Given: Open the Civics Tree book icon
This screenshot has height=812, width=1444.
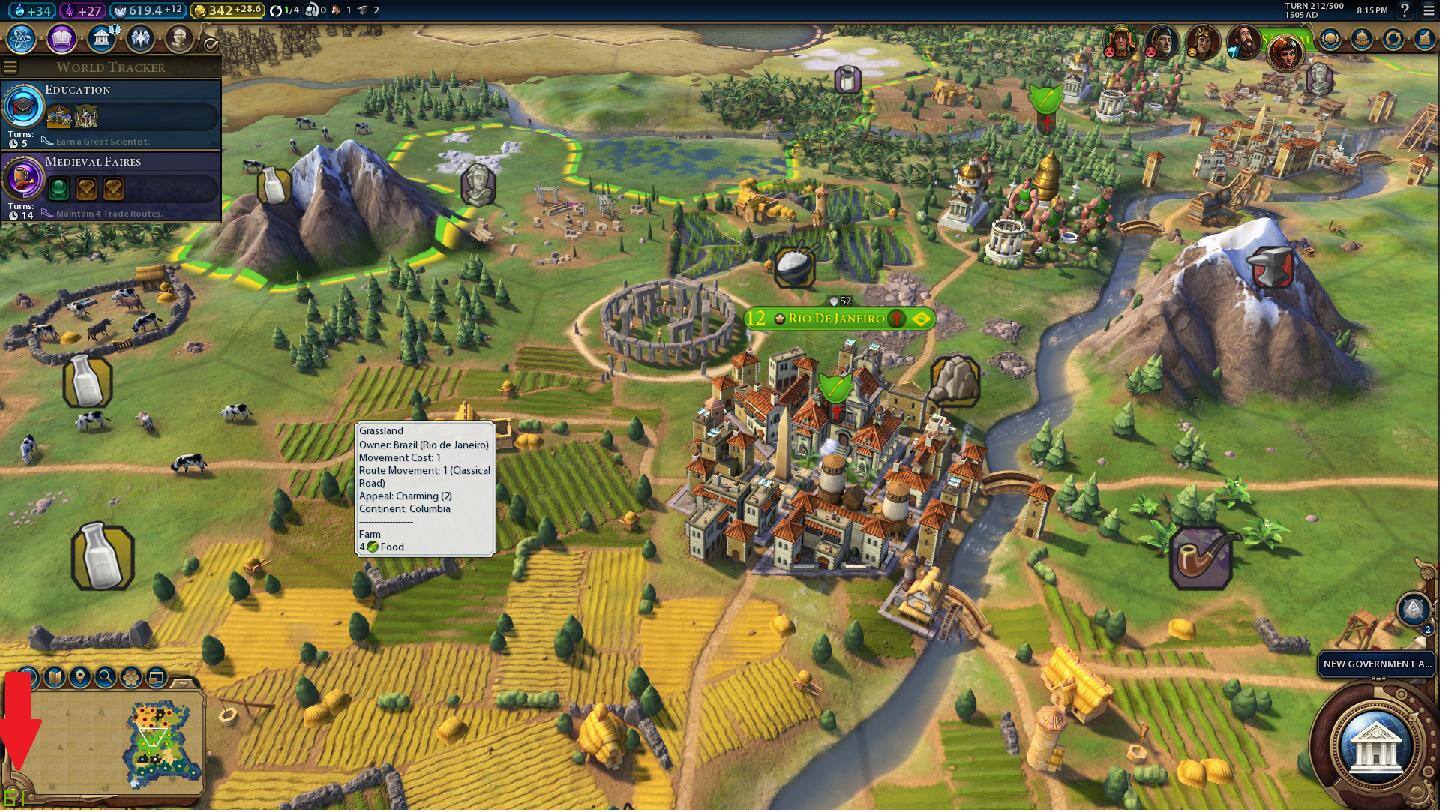Looking at the screenshot, I should point(61,39).
